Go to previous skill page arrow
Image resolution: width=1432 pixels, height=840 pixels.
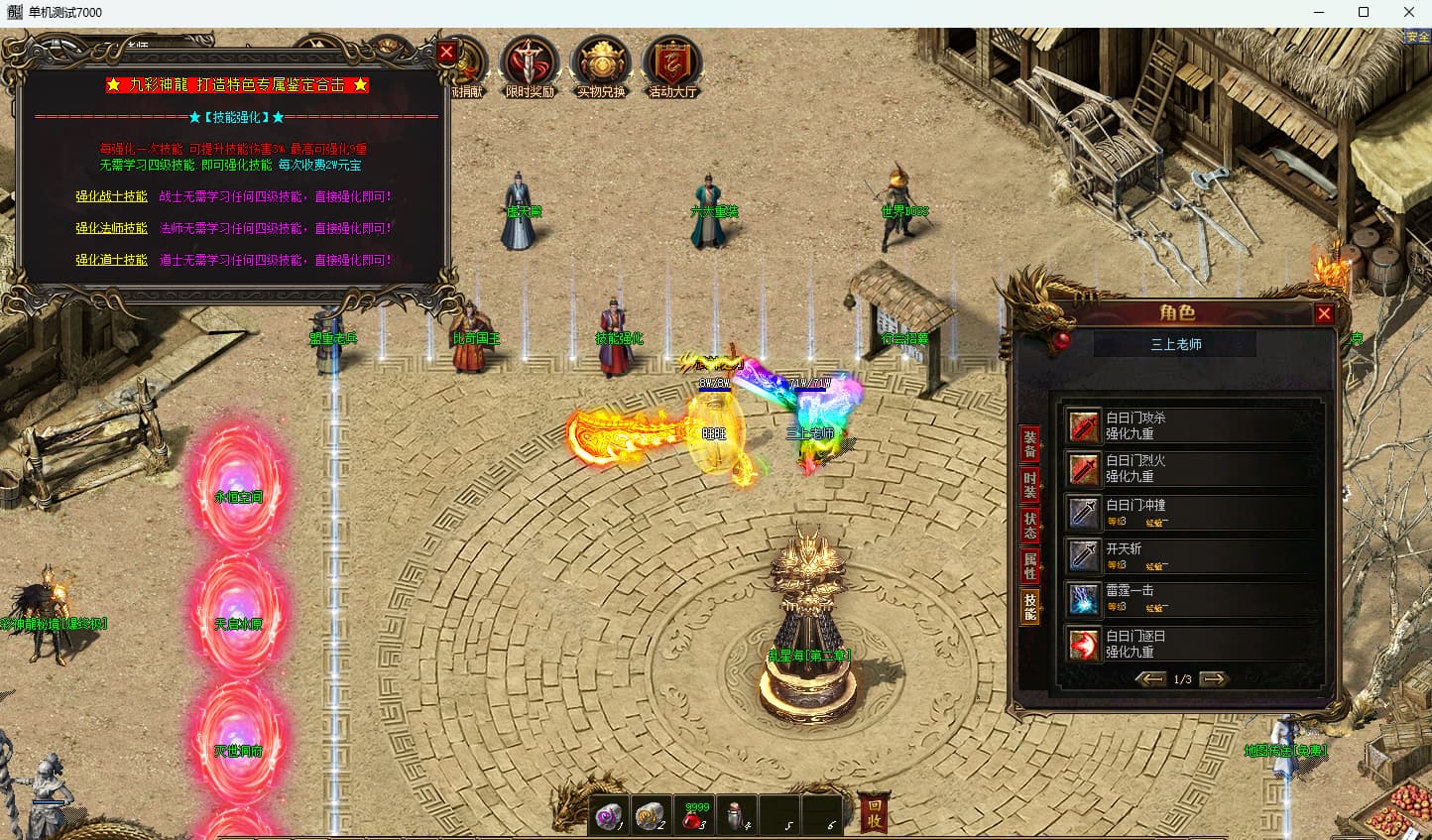(1150, 679)
